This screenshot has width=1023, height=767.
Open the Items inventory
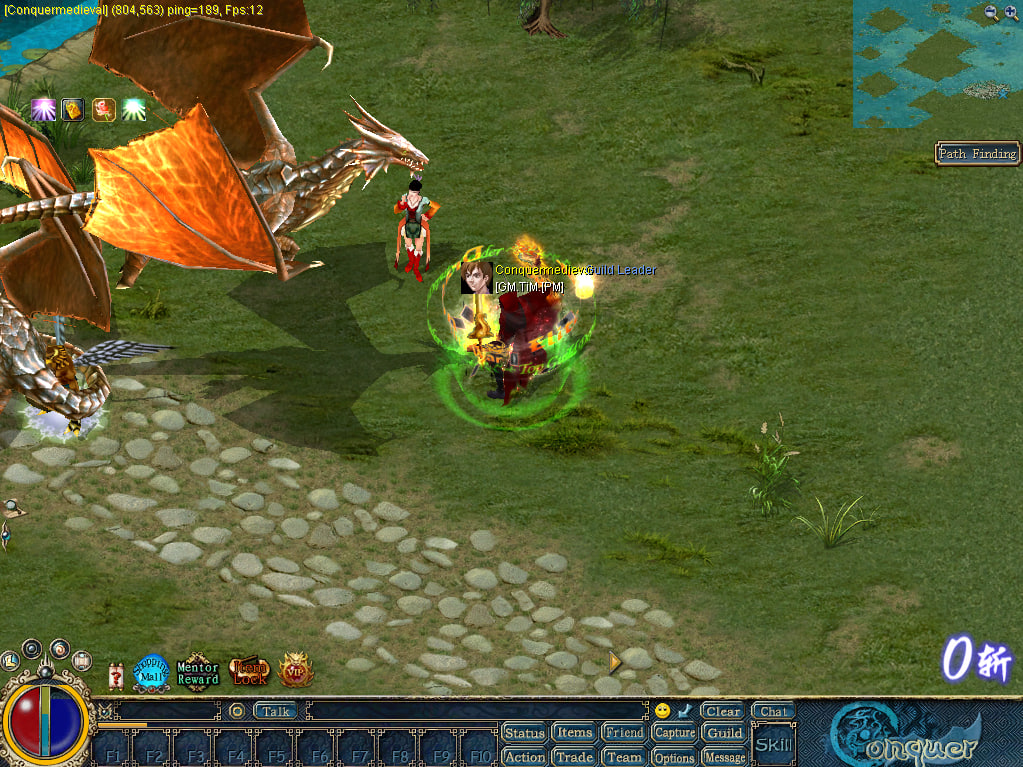[574, 733]
